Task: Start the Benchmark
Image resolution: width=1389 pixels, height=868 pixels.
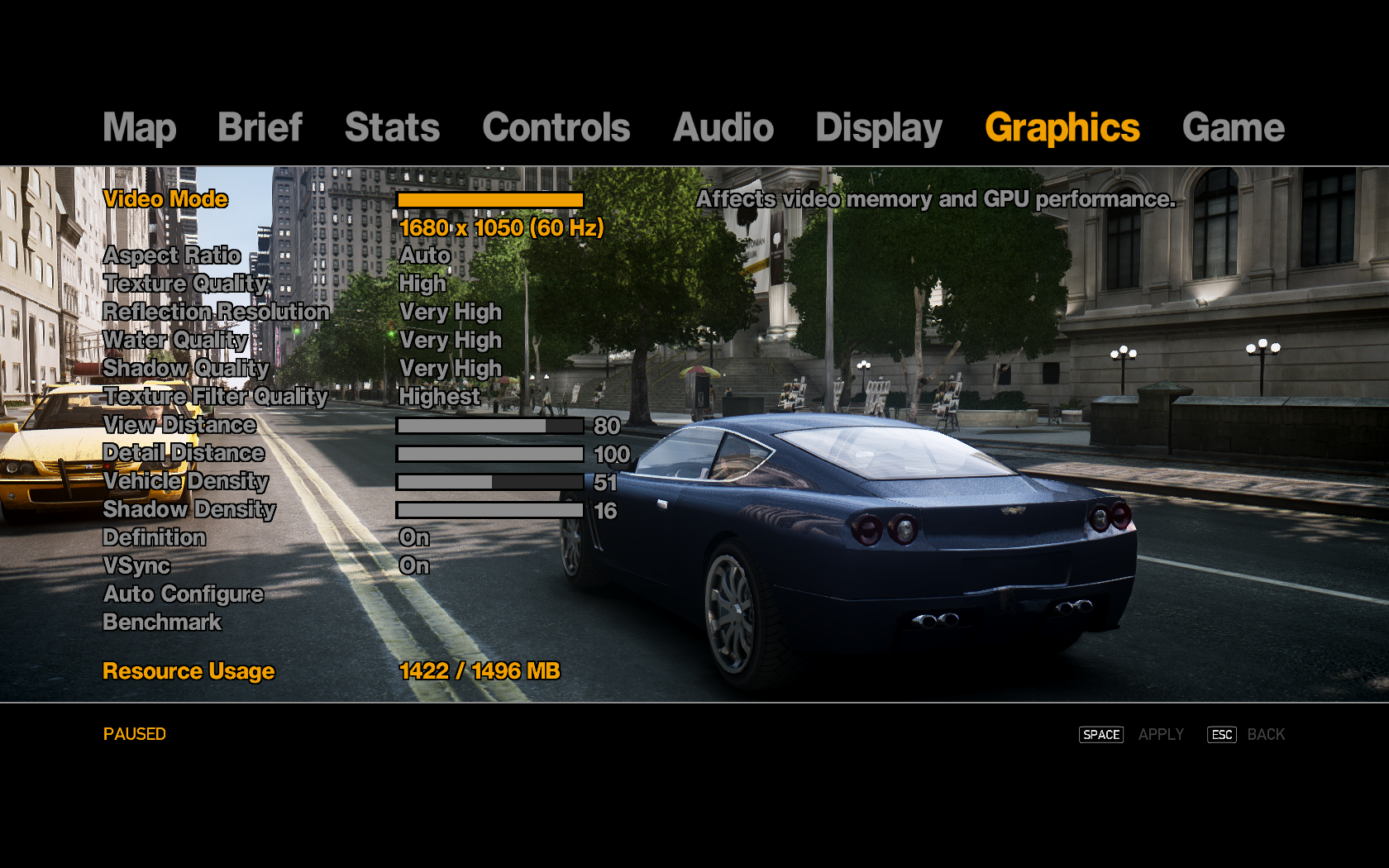Action: click(162, 622)
